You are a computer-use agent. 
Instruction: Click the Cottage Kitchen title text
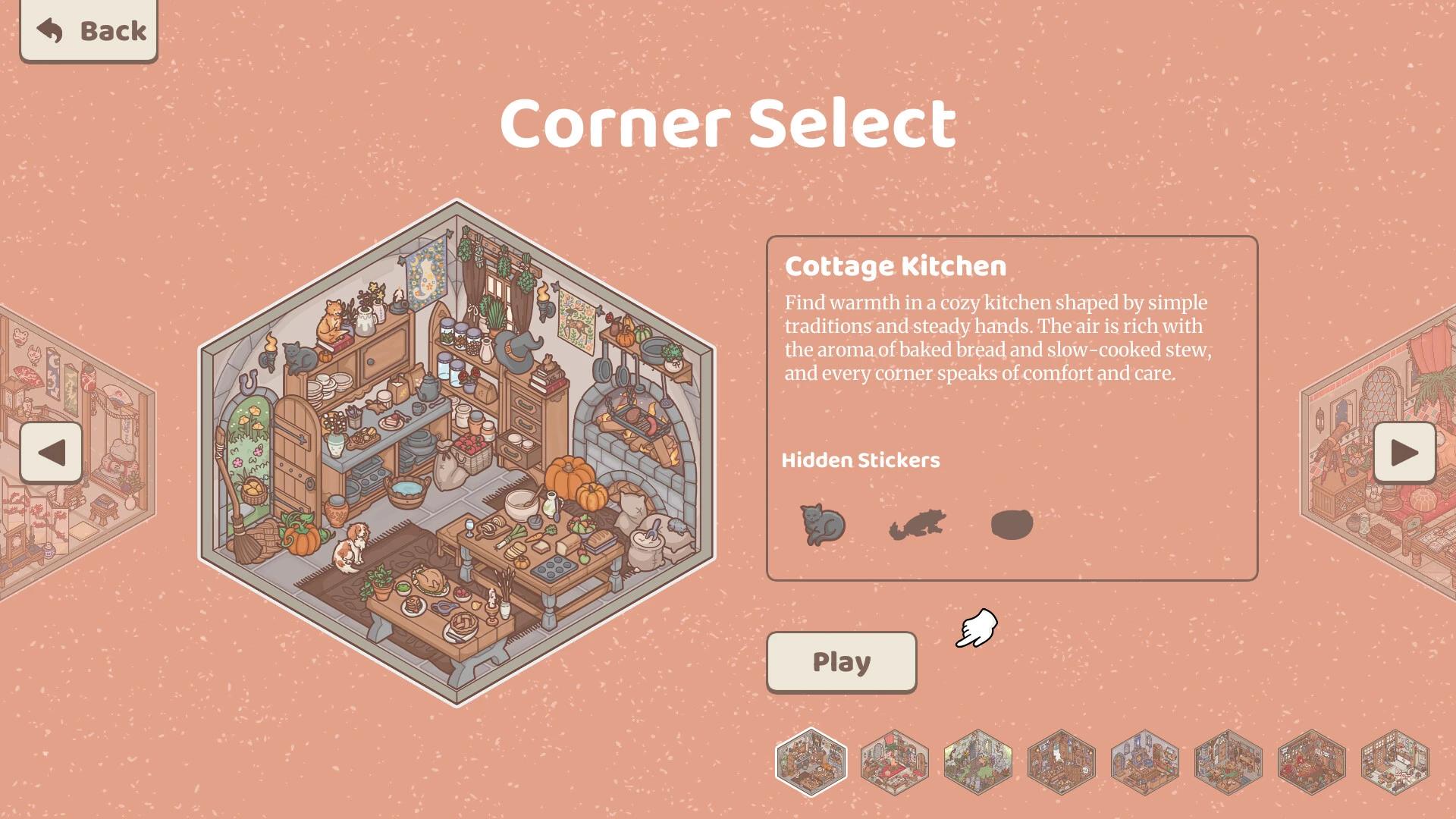click(x=895, y=266)
